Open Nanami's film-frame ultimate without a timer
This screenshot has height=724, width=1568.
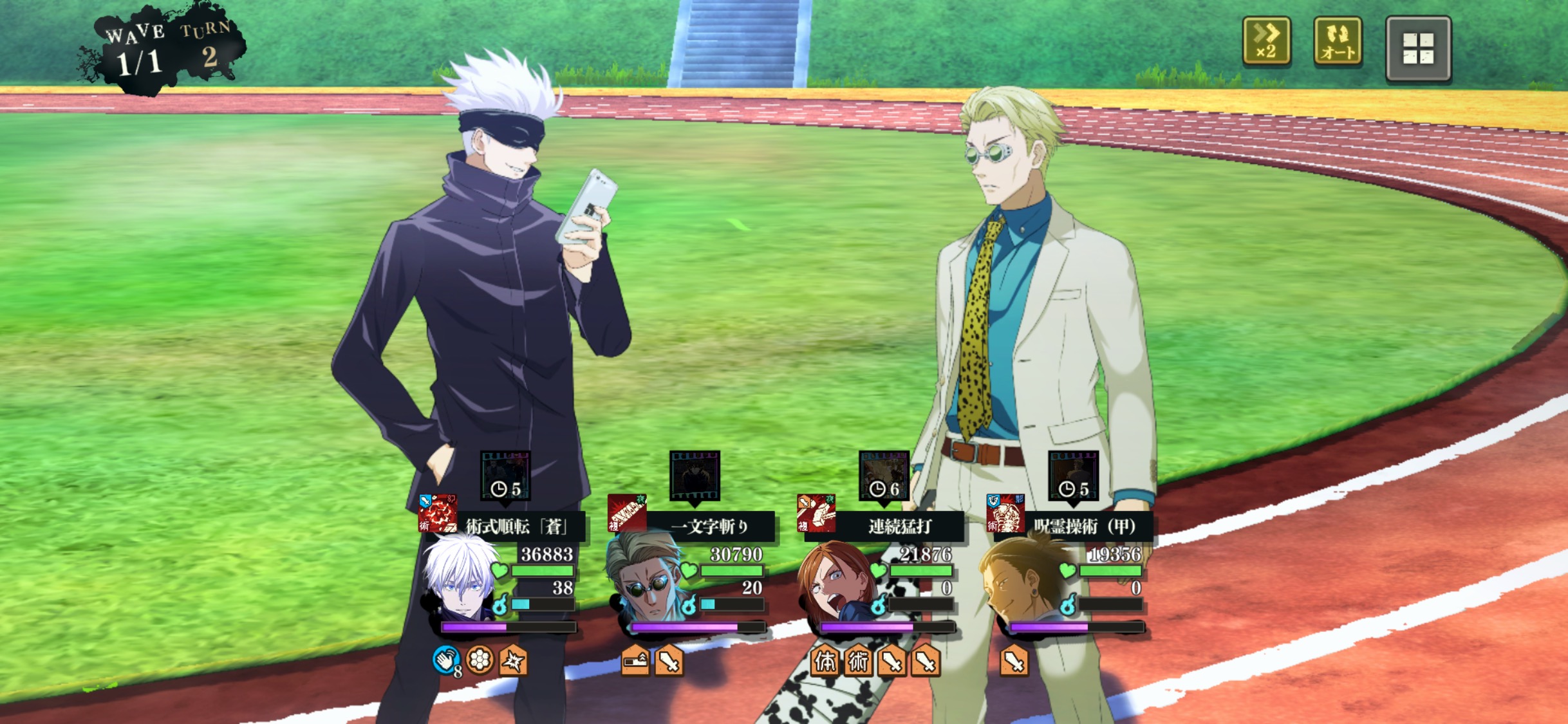(695, 475)
